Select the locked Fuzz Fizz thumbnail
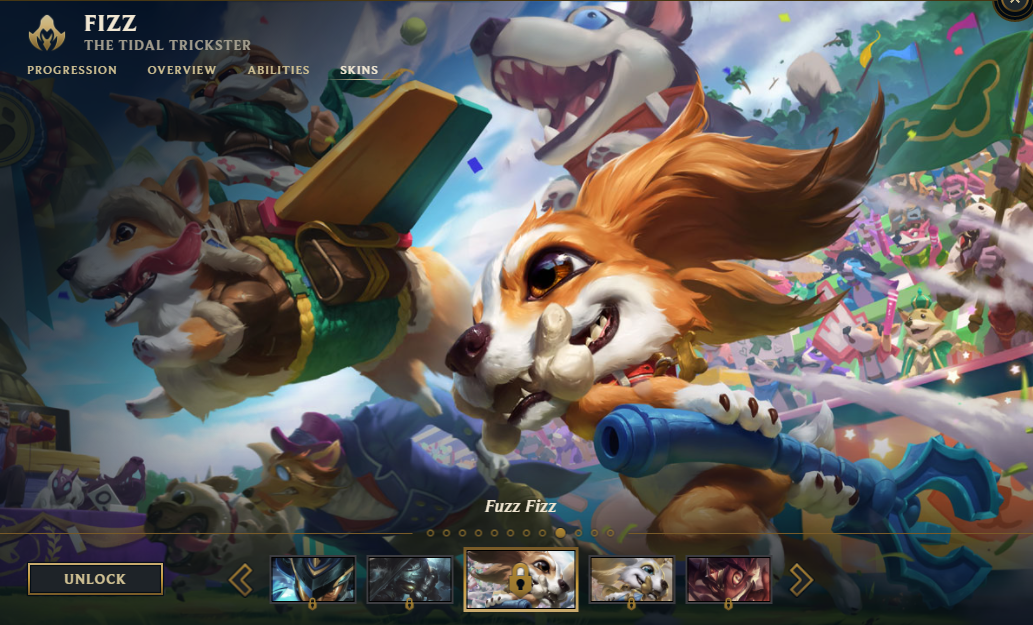The image size is (1033, 625). point(521,579)
